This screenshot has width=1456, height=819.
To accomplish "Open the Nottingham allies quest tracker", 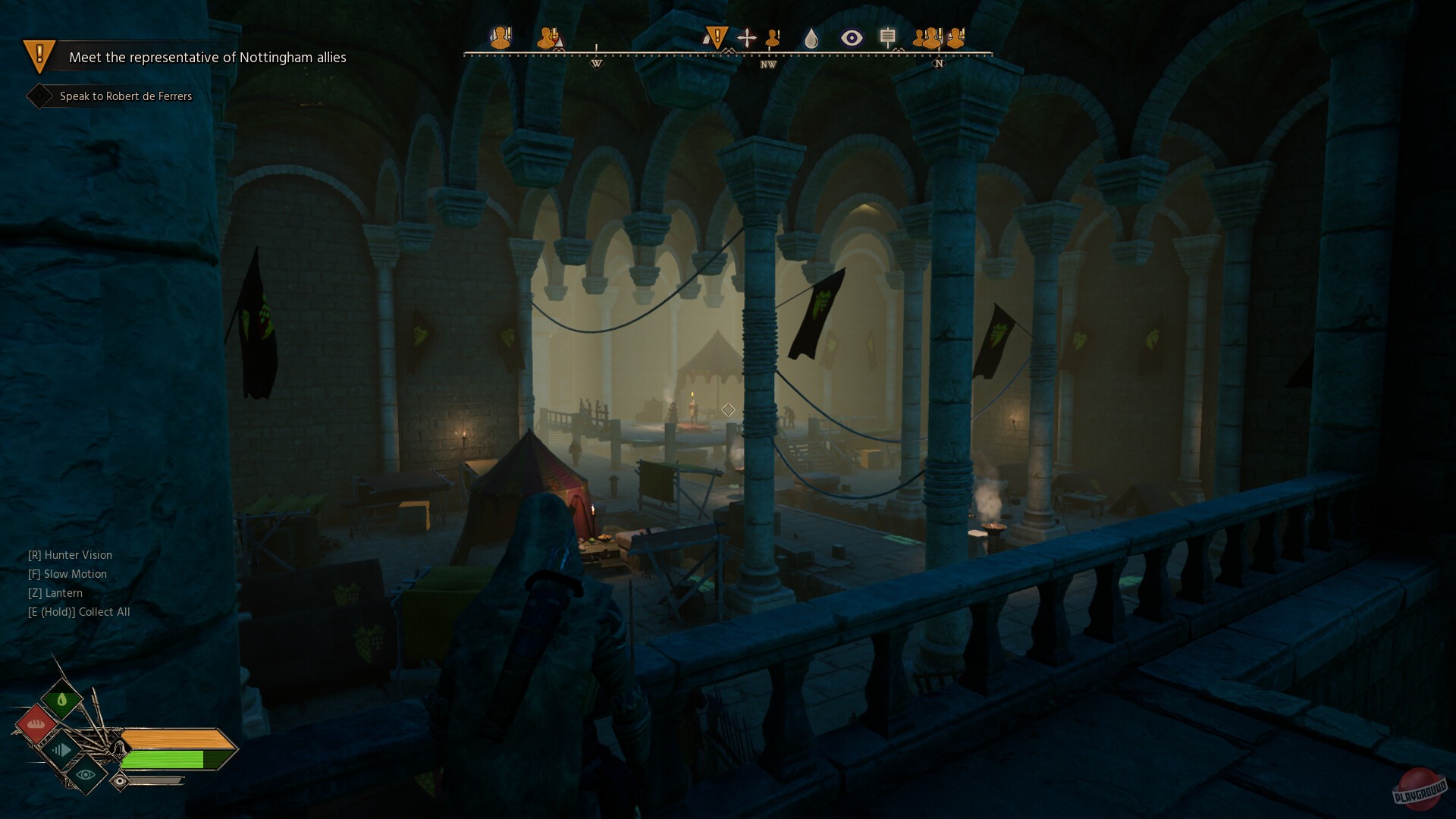I will pyautogui.click(x=206, y=58).
